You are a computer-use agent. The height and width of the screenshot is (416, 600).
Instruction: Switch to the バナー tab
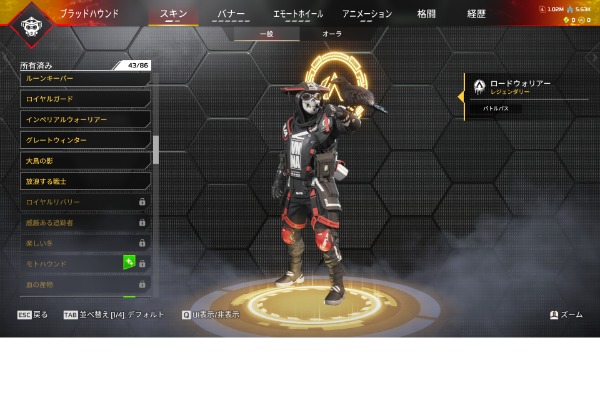231,14
